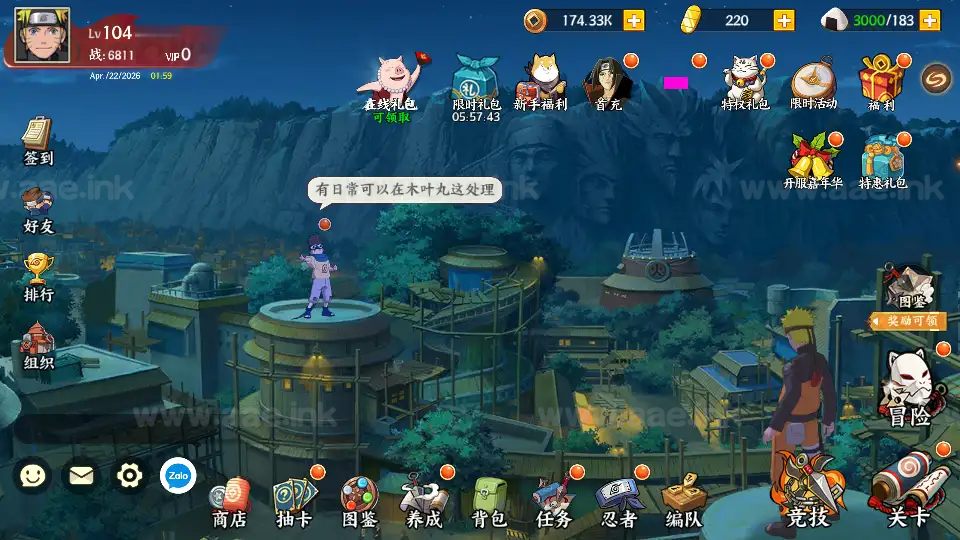Open the 商店 shop menu
Viewport: 960px width, 540px height.
[230, 502]
